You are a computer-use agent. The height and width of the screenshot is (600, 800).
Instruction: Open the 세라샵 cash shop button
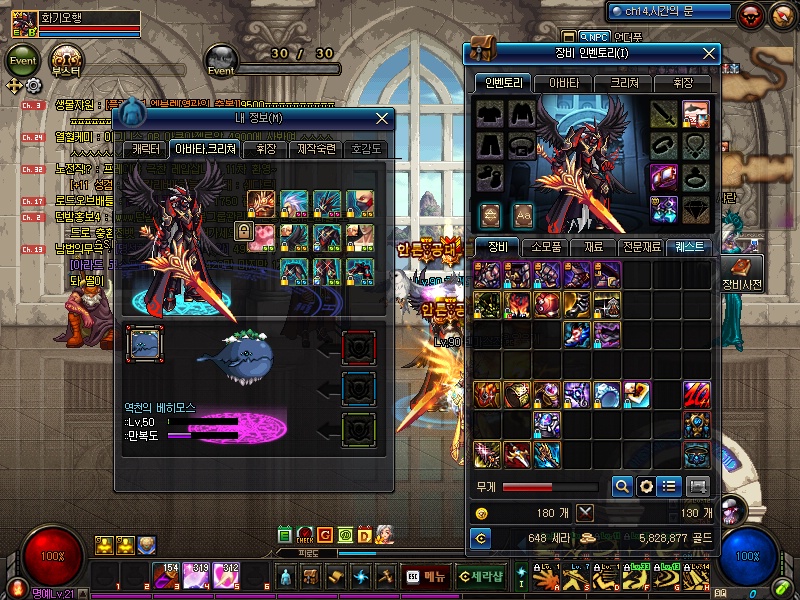coord(480,577)
